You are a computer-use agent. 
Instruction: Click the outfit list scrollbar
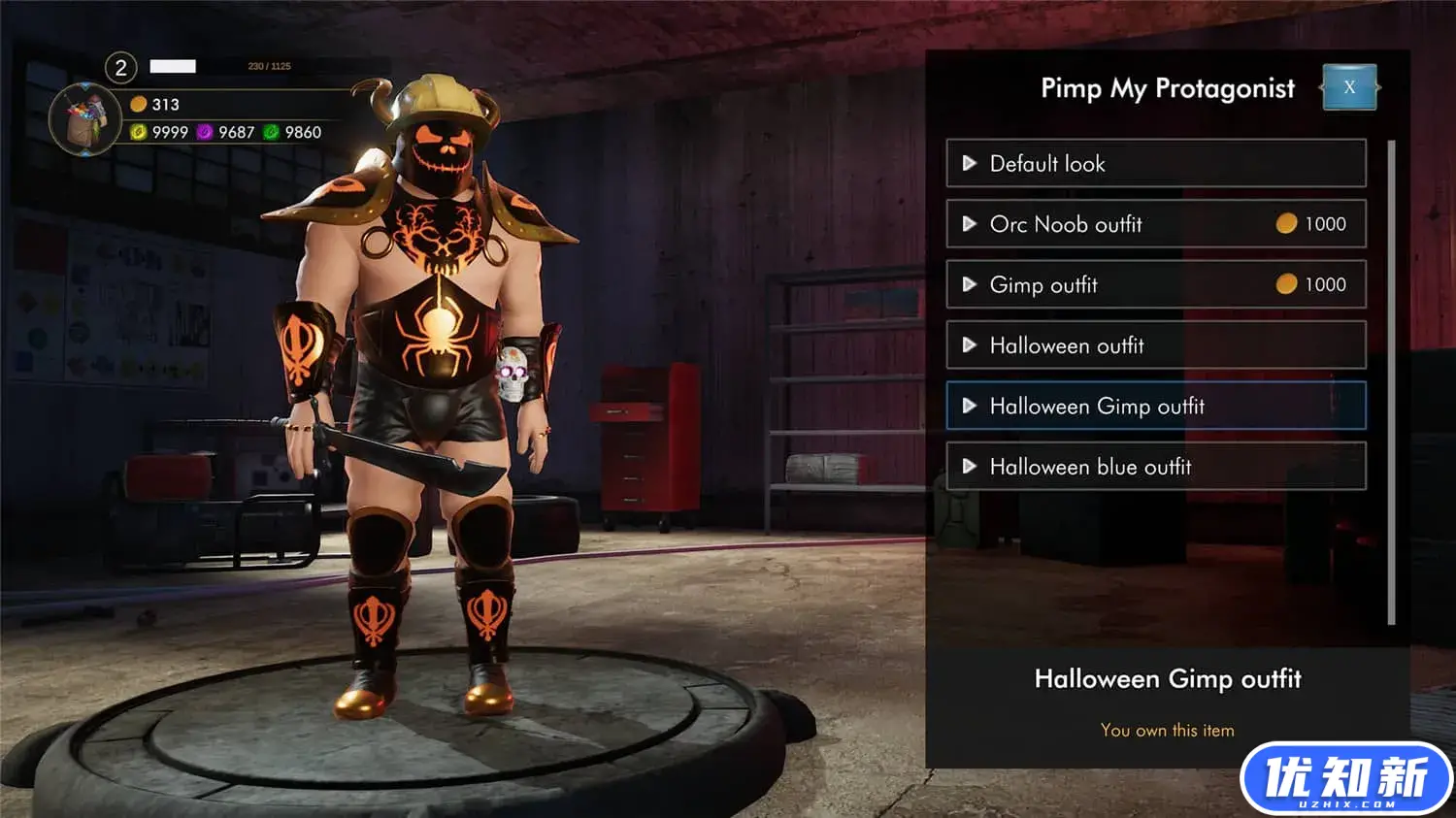(1391, 382)
